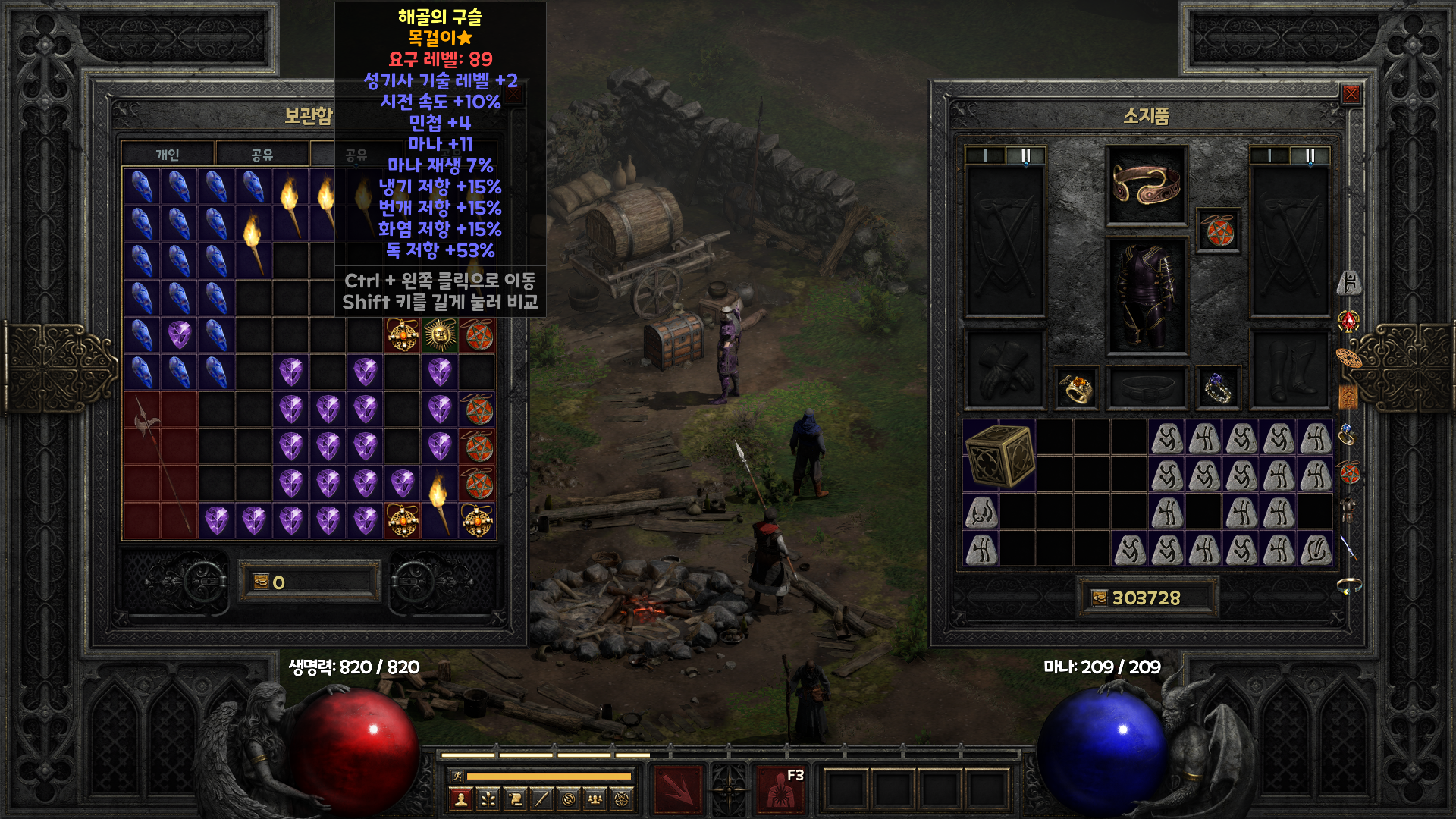1456x819 pixels.
Task: Switch to the 개인 personal stash tab
Action: click(x=168, y=155)
